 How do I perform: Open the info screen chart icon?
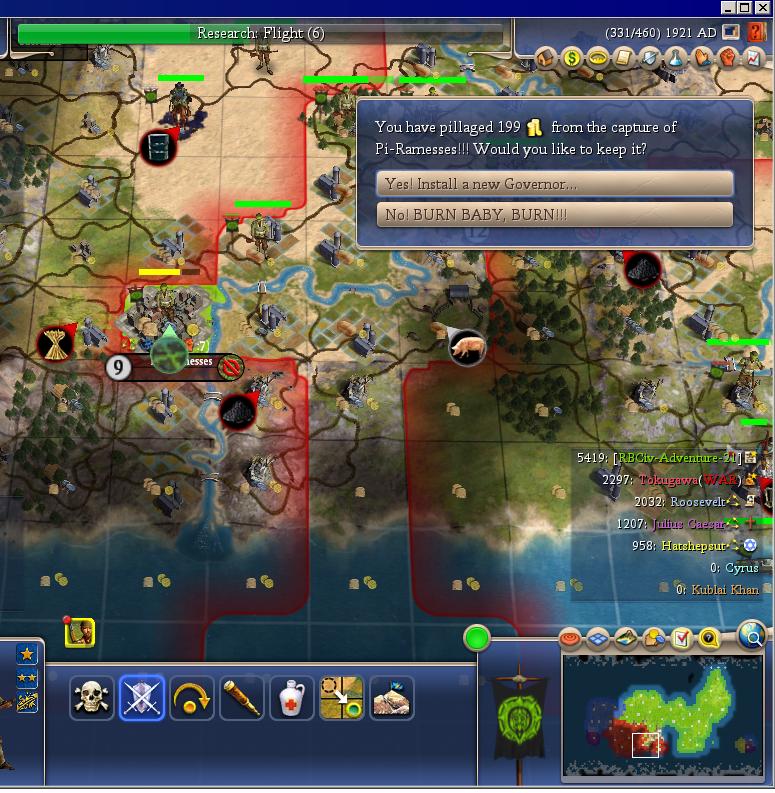tap(755, 58)
